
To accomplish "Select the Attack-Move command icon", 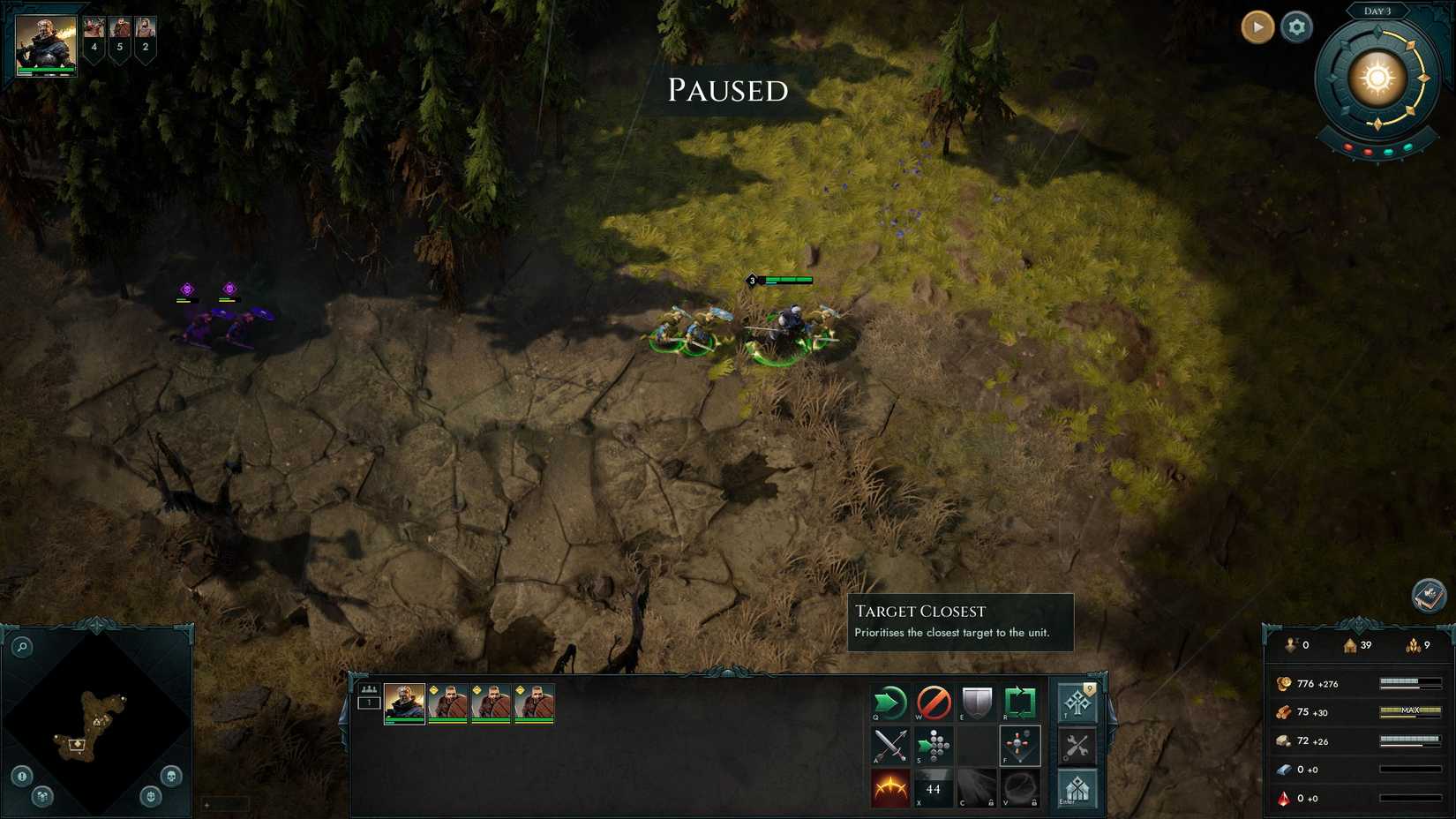I will point(934,746).
